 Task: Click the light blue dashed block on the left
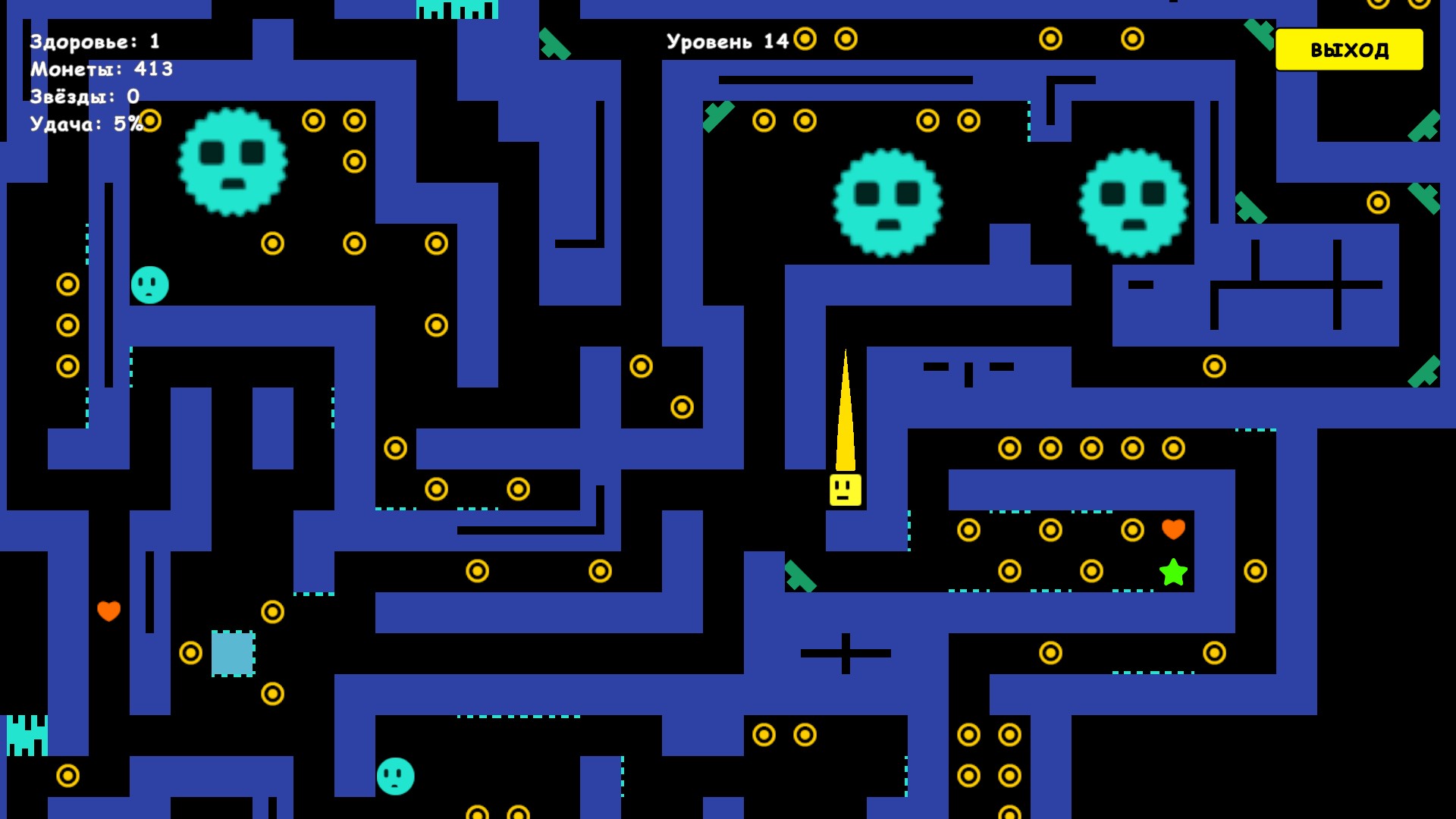pyautogui.click(x=234, y=654)
